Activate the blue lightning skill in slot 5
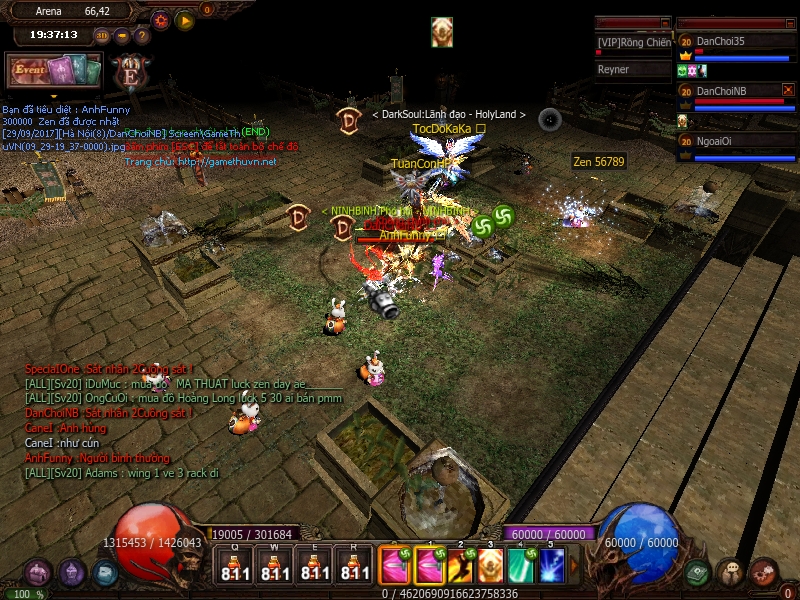800x600 pixels. pyautogui.click(x=552, y=566)
